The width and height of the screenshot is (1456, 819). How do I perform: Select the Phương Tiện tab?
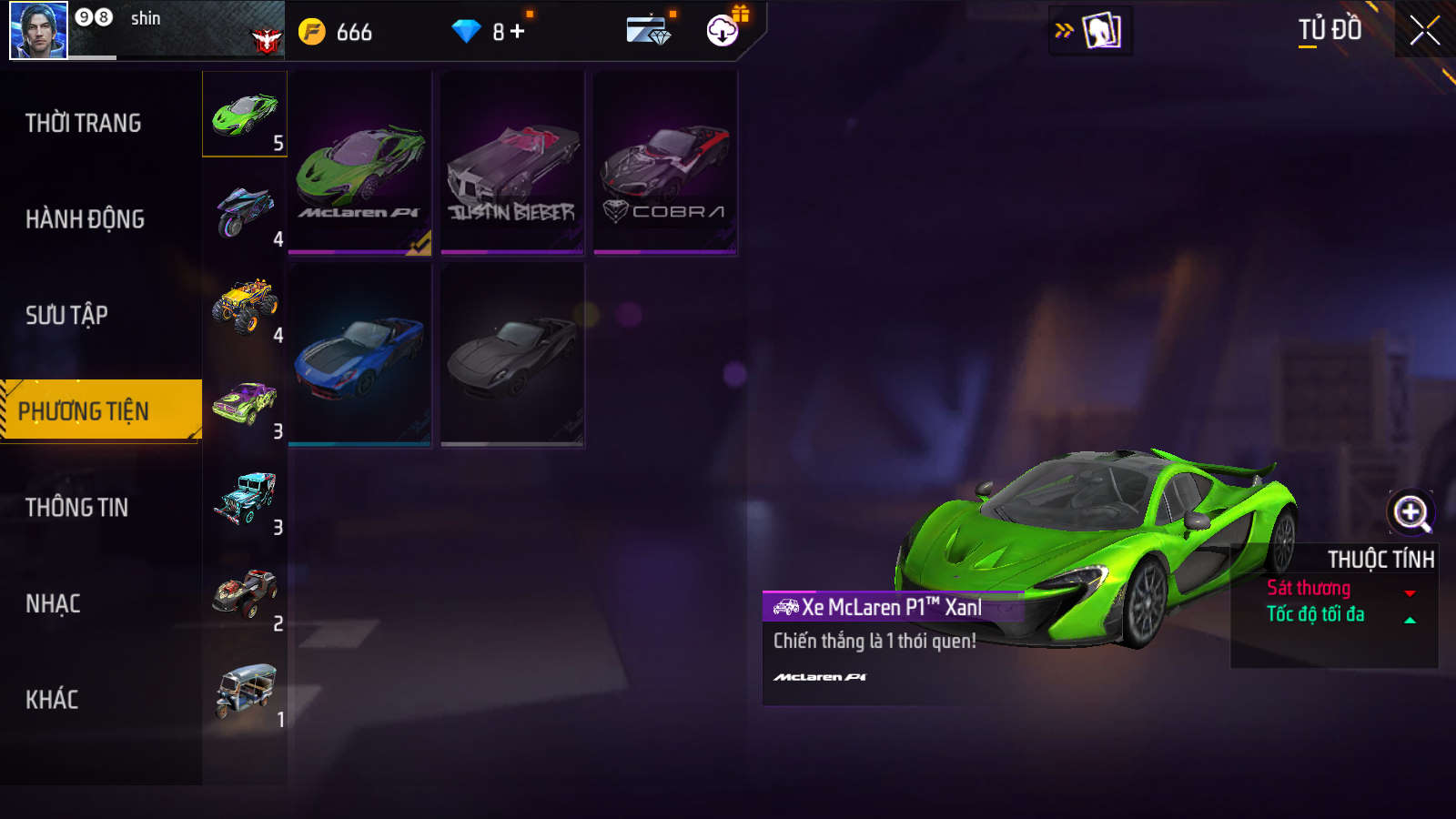point(84,411)
